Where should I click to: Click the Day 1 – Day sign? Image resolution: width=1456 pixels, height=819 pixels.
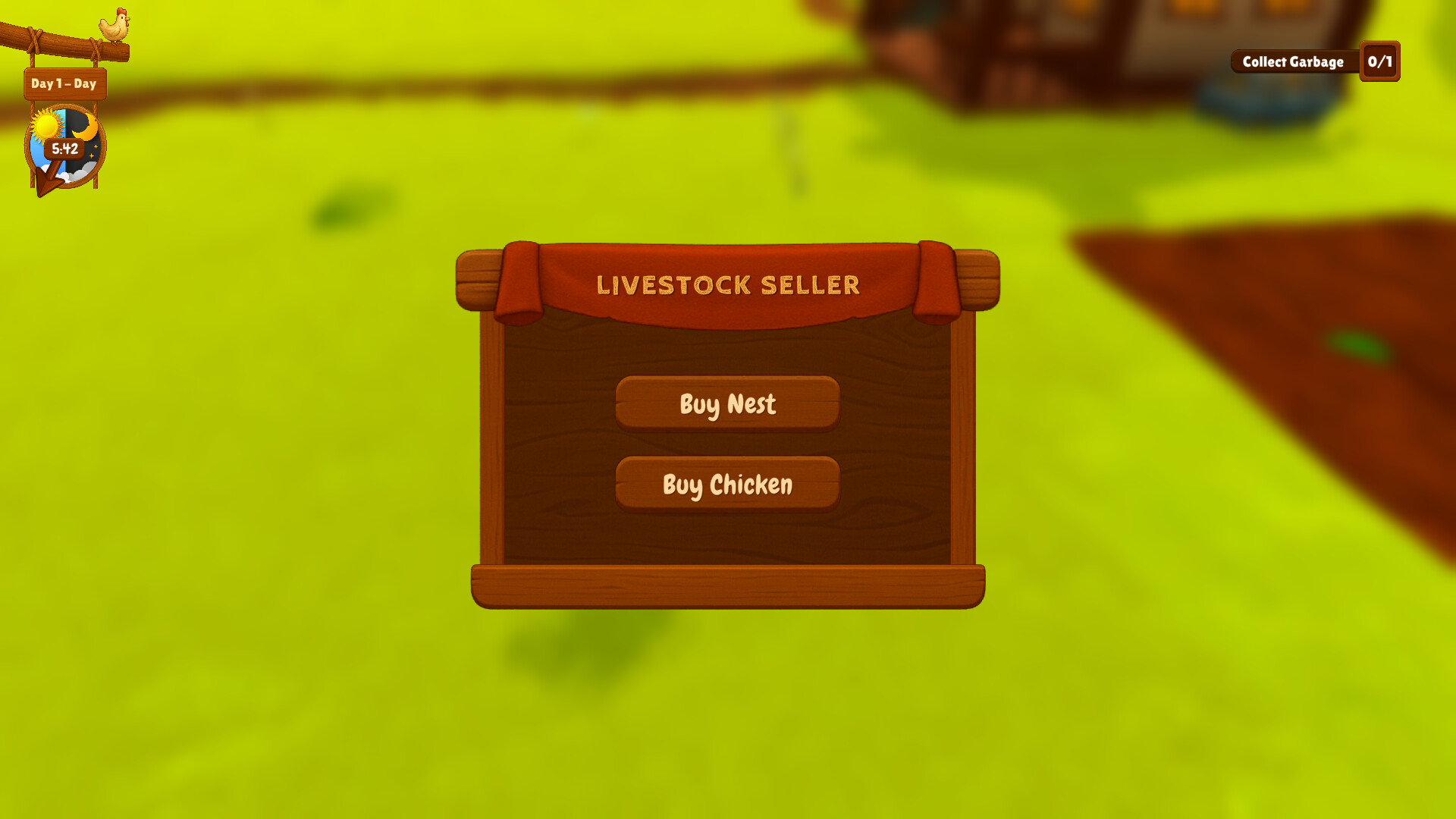64,84
